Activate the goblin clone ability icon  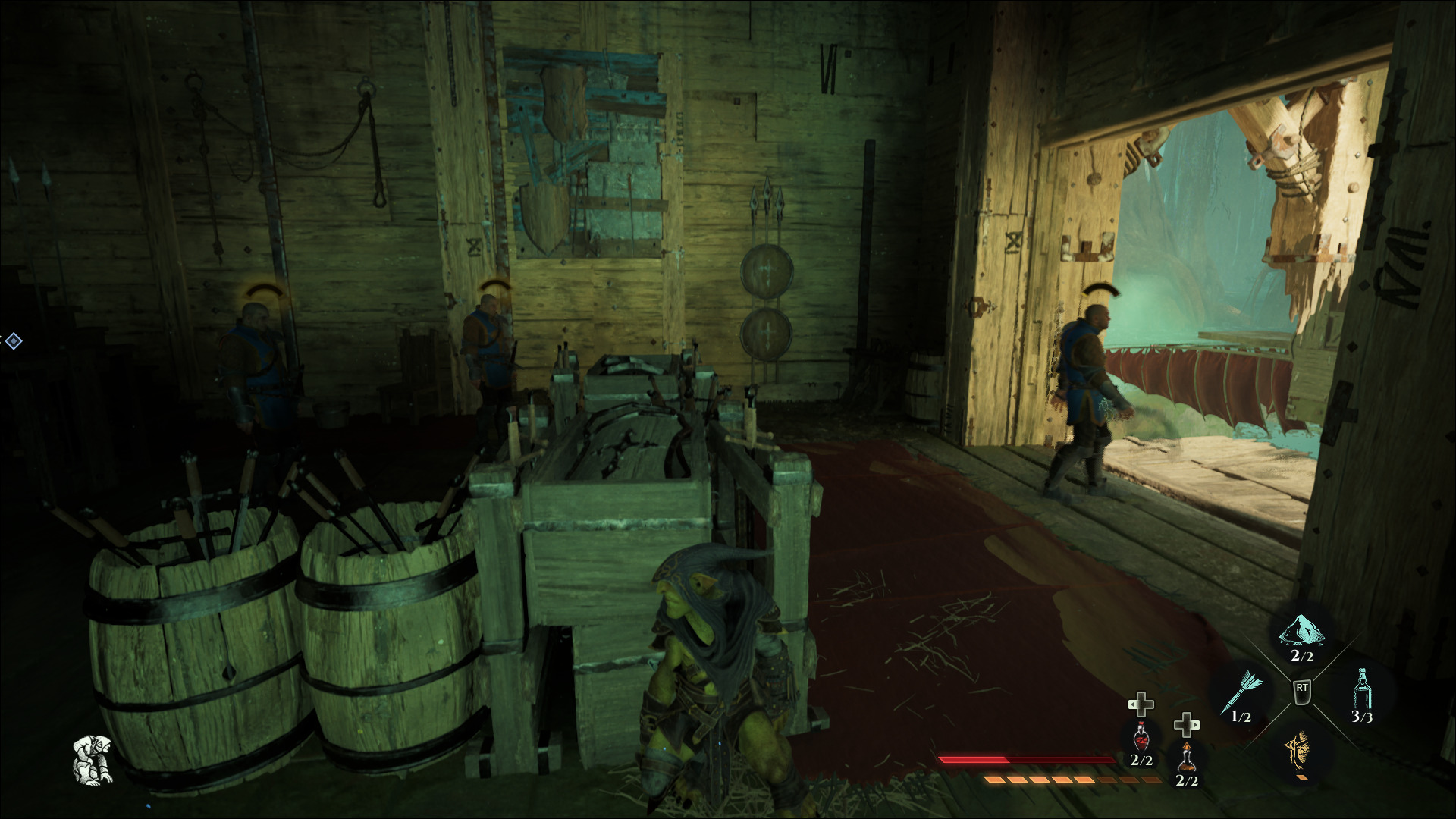pyautogui.click(x=1300, y=749)
